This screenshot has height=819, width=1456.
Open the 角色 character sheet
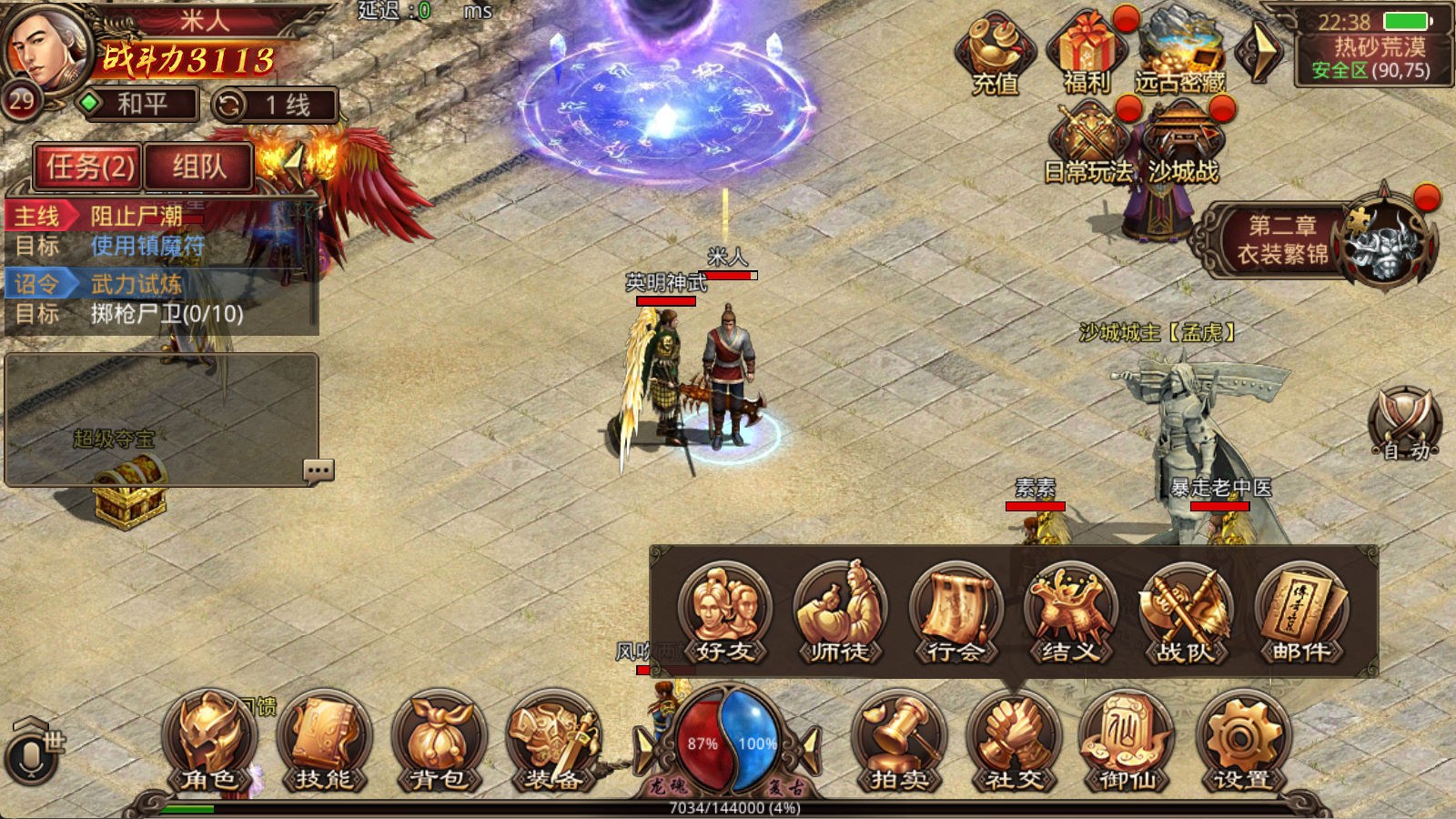[209, 741]
